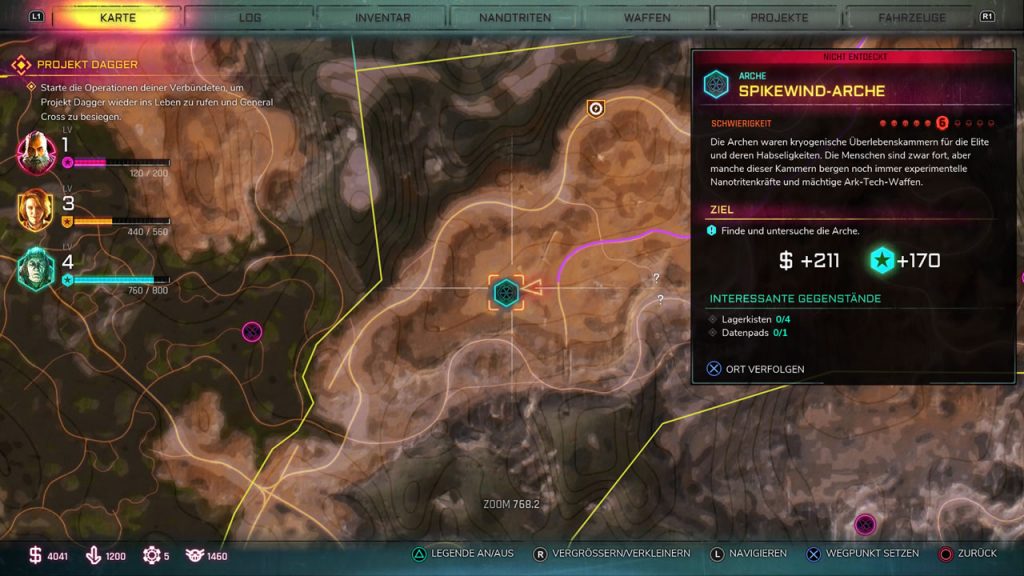Select the pink circular marker west of the ark
The image size is (1024, 576).
coord(252,331)
